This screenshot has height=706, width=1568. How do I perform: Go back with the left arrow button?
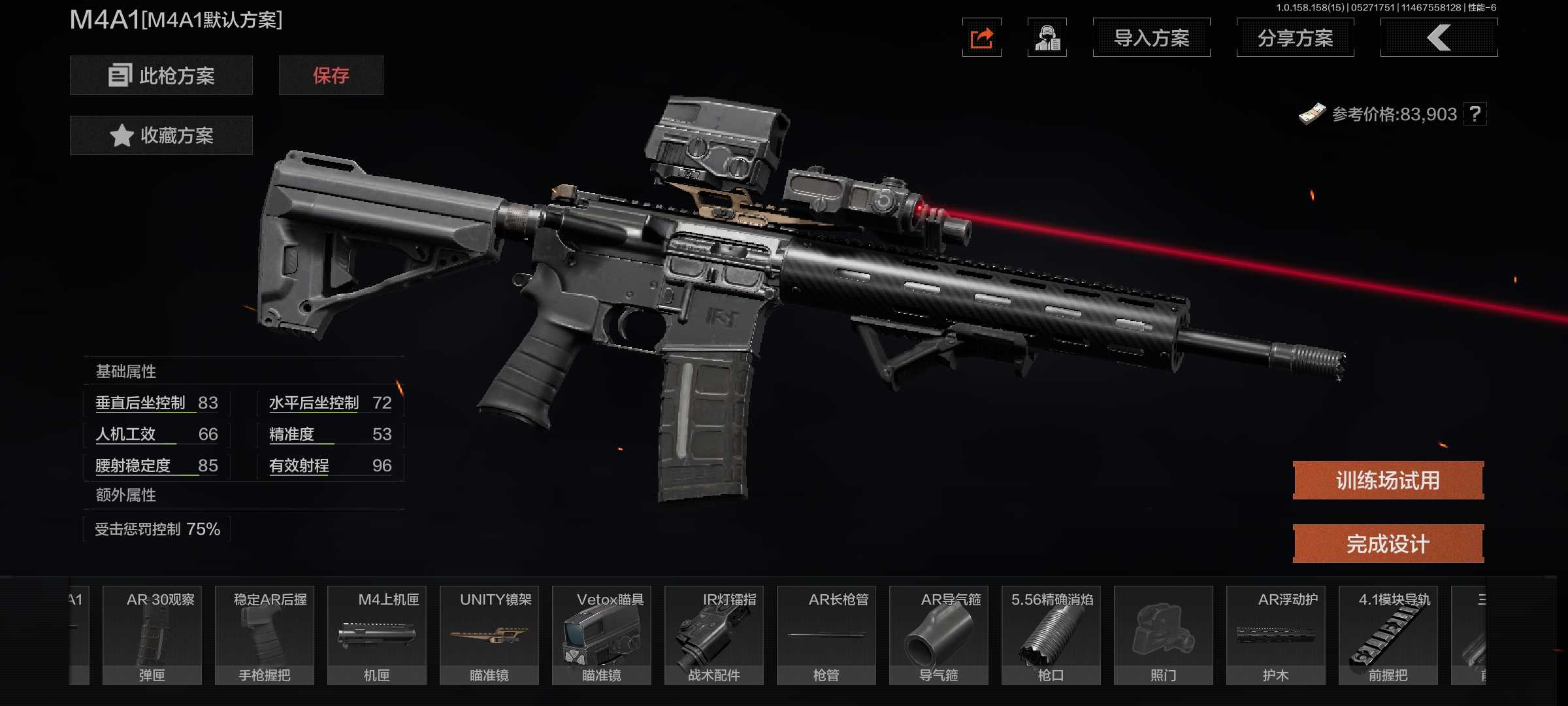pos(1439,38)
